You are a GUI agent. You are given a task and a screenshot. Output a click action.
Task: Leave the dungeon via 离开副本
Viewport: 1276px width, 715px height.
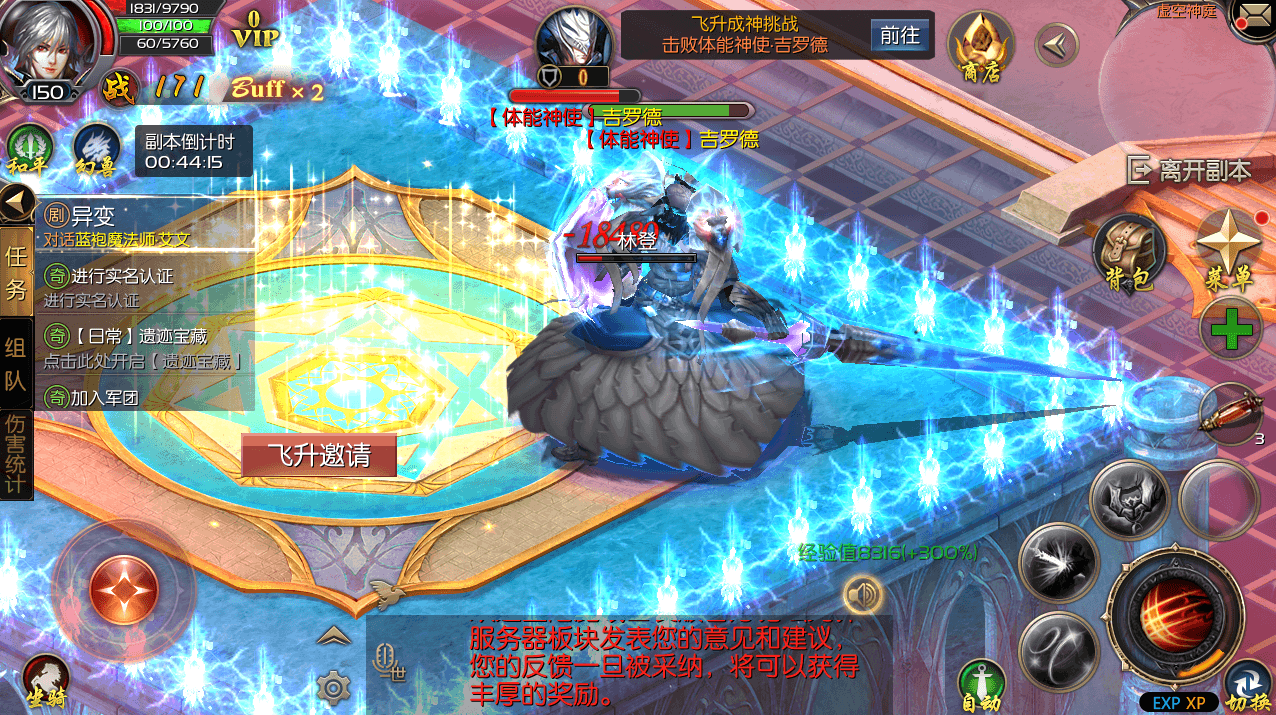[x=1190, y=170]
